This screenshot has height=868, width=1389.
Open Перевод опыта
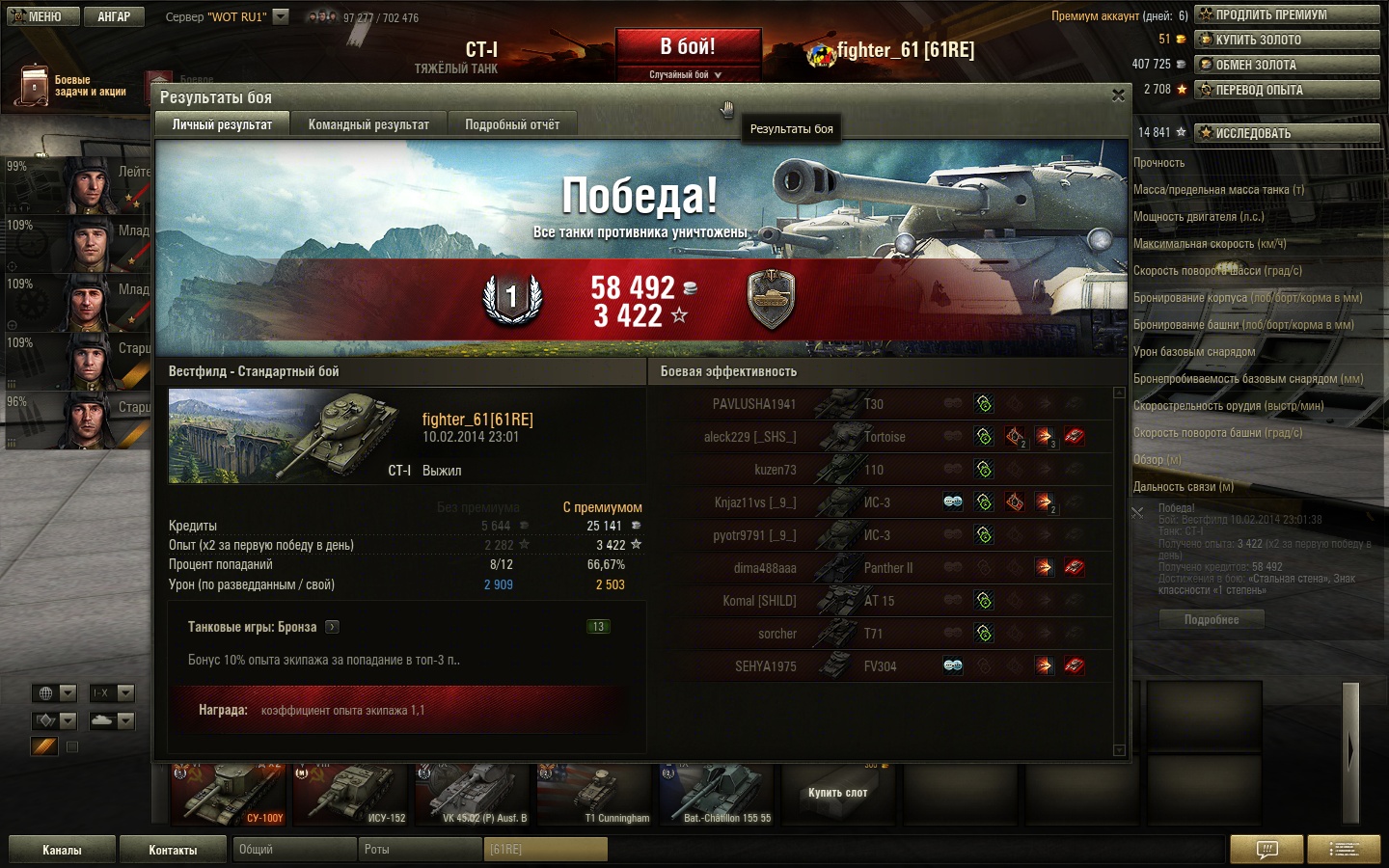coord(1287,90)
